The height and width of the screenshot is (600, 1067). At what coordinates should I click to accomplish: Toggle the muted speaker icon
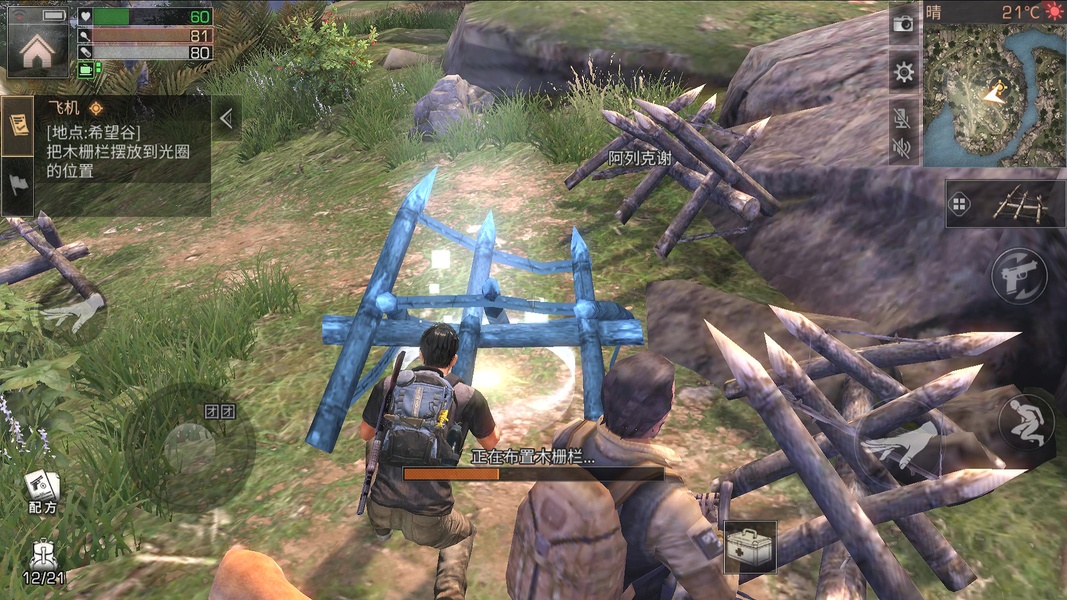[903, 148]
